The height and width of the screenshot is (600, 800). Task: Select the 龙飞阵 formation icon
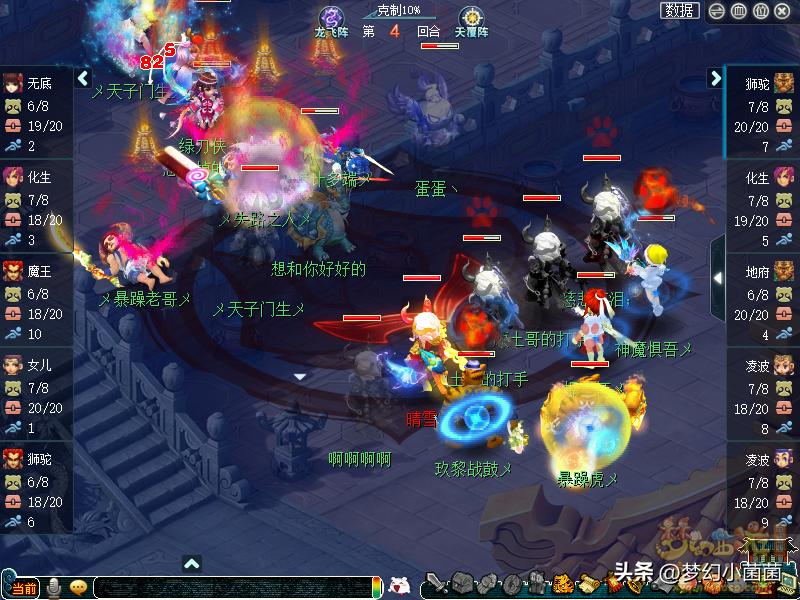click(330, 20)
